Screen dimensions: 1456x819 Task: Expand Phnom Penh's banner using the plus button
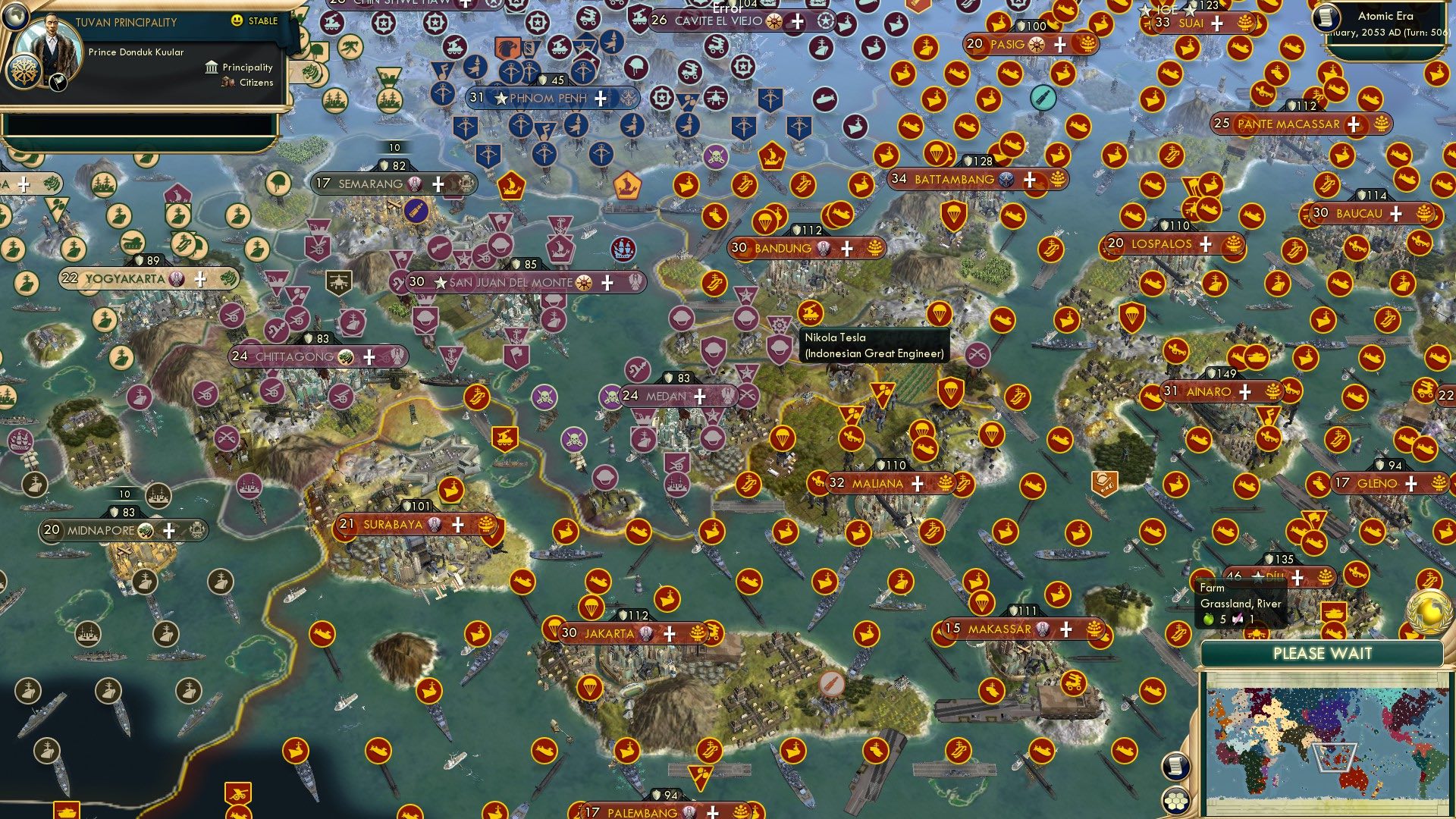pyautogui.click(x=600, y=97)
